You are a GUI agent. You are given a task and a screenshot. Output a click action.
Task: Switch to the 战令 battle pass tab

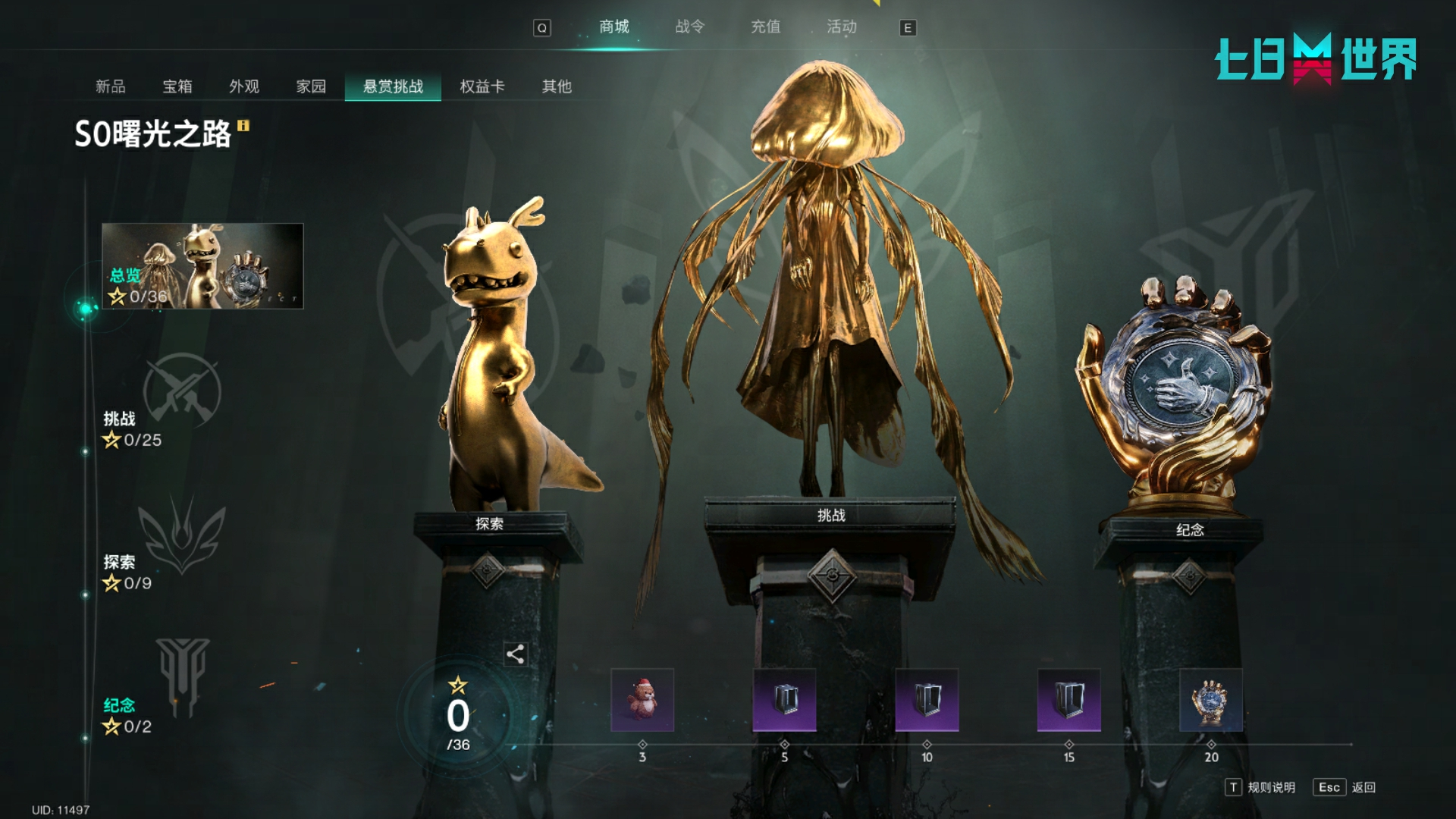coord(689,27)
